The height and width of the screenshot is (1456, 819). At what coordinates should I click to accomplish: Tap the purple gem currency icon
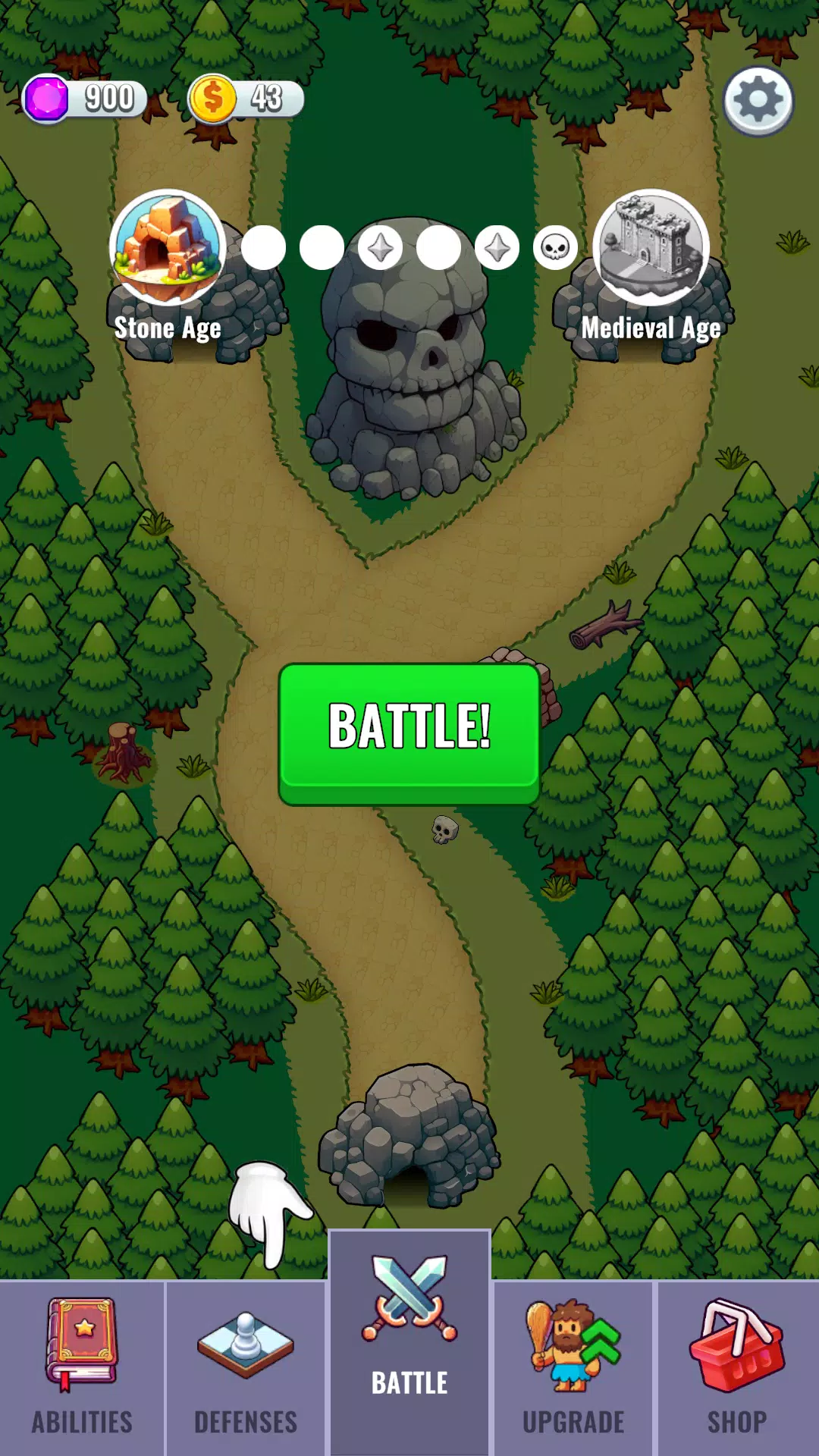pos(47,99)
